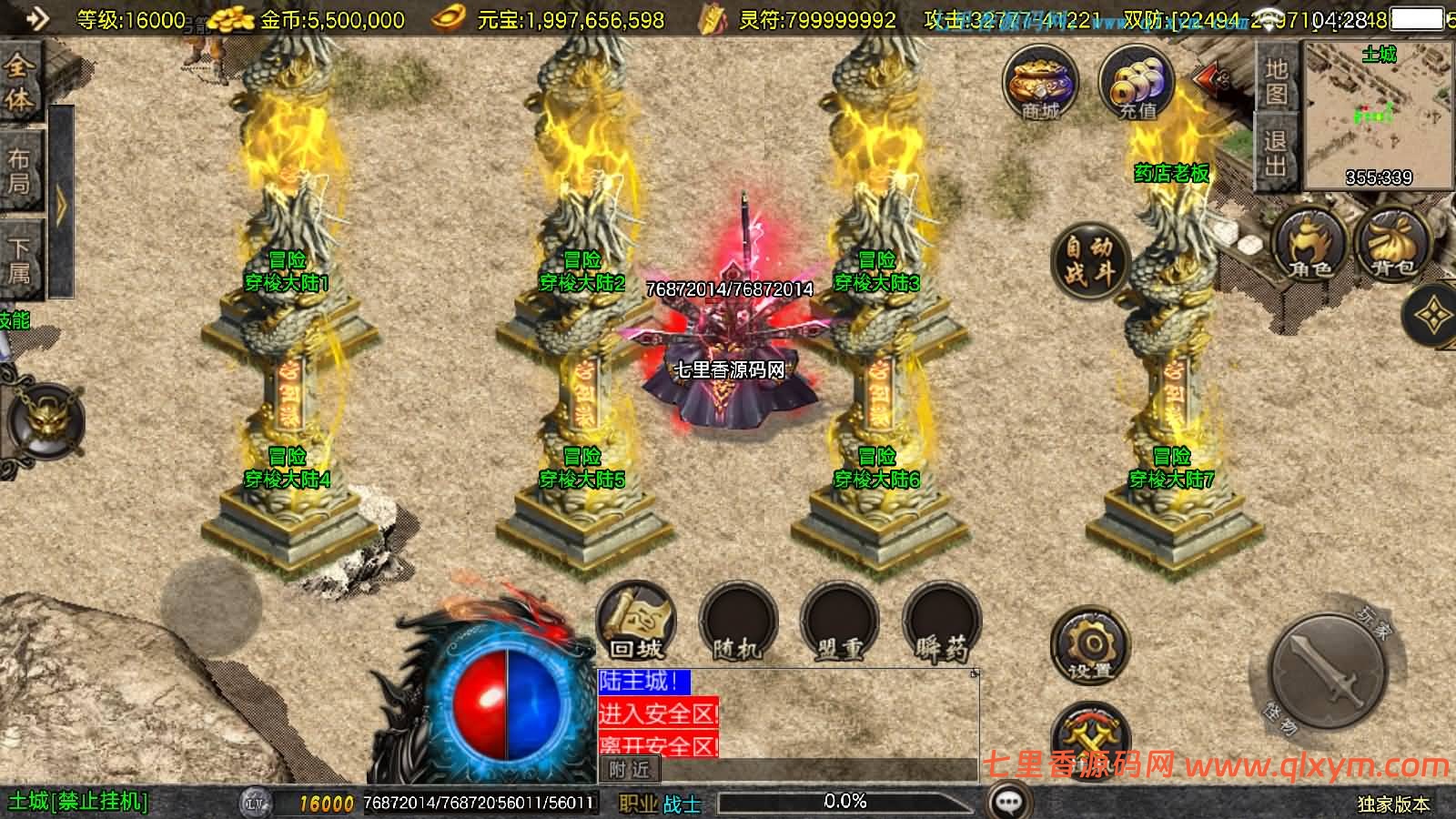1456x819 pixels.
Task: Activate the 随机 random teleport slot
Action: (x=737, y=623)
